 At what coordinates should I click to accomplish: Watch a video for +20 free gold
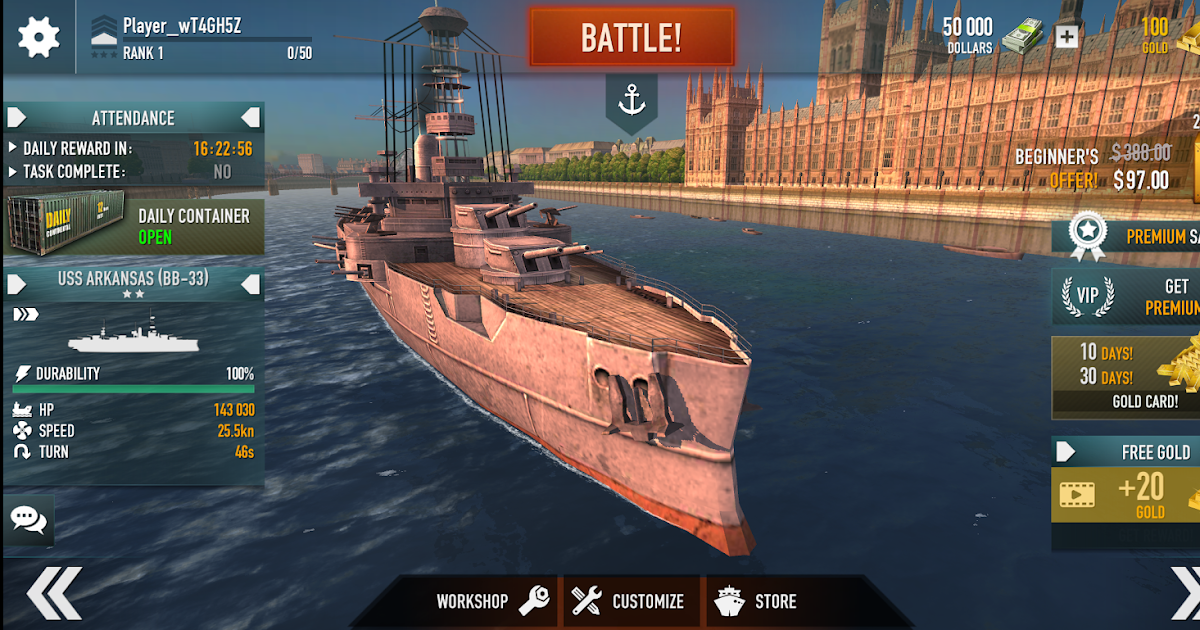click(x=1127, y=495)
